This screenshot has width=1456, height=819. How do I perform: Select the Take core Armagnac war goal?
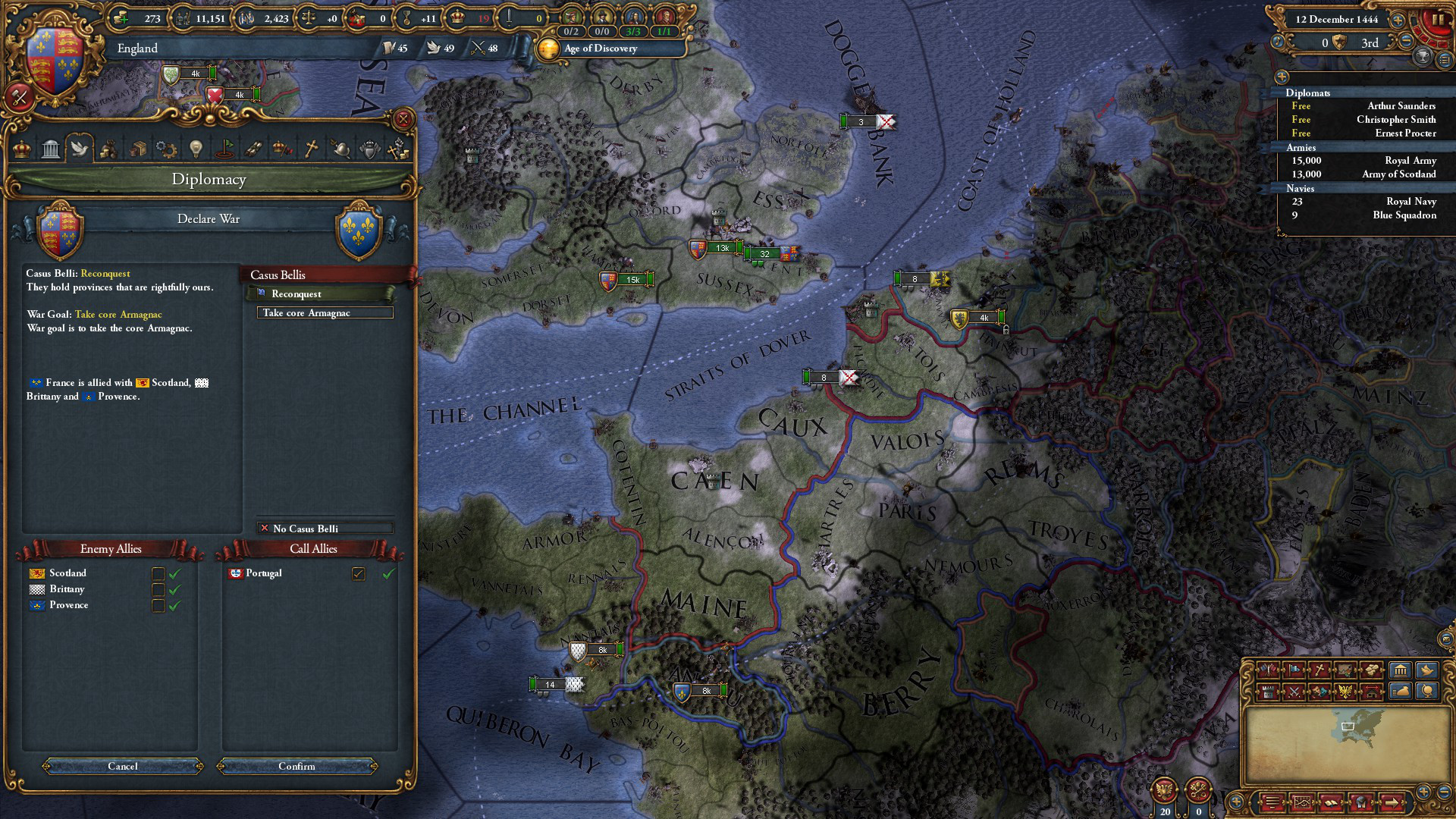coord(326,312)
